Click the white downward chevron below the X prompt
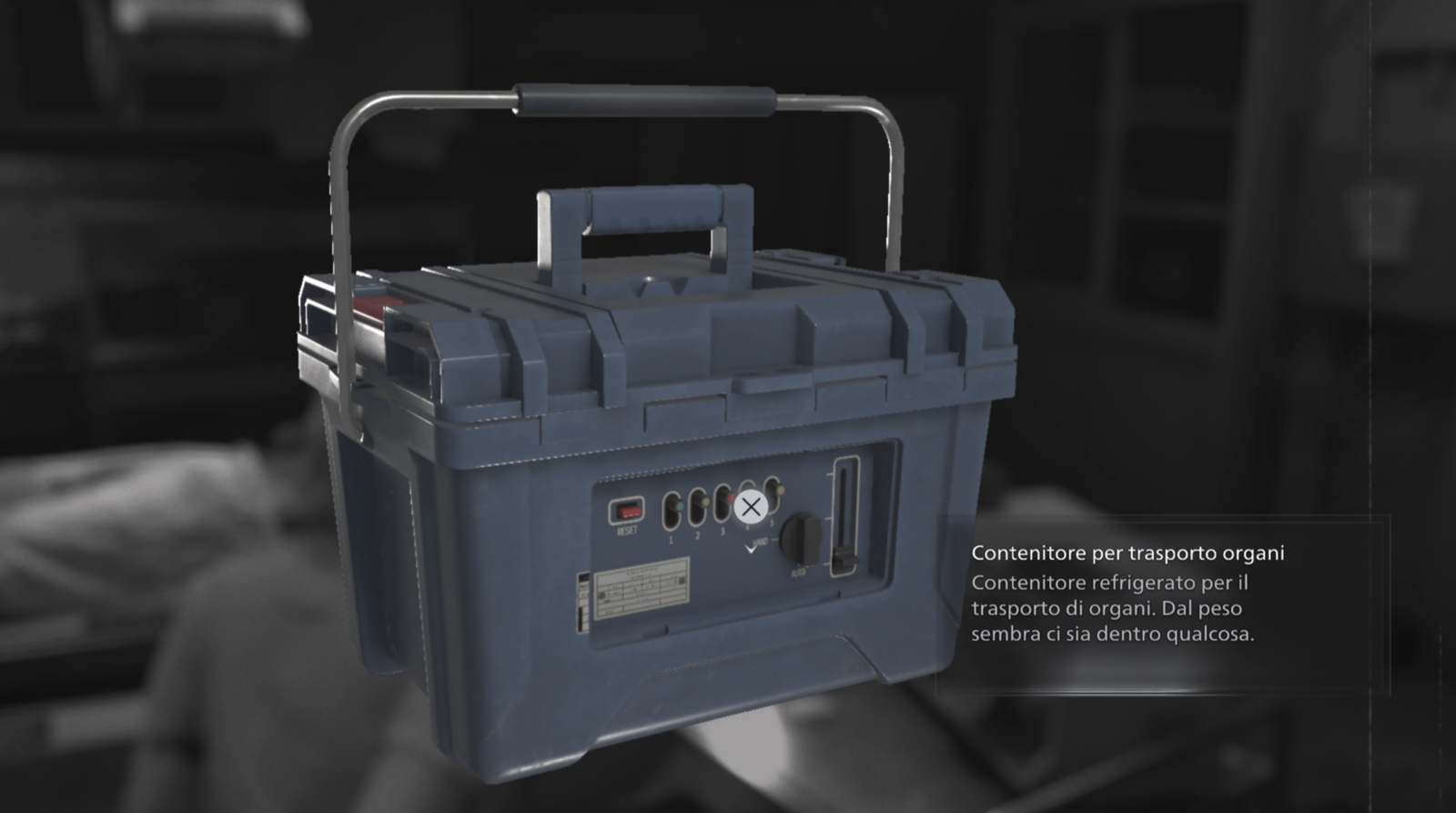The height and width of the screenshot is (813, 1456). (751, 551)
